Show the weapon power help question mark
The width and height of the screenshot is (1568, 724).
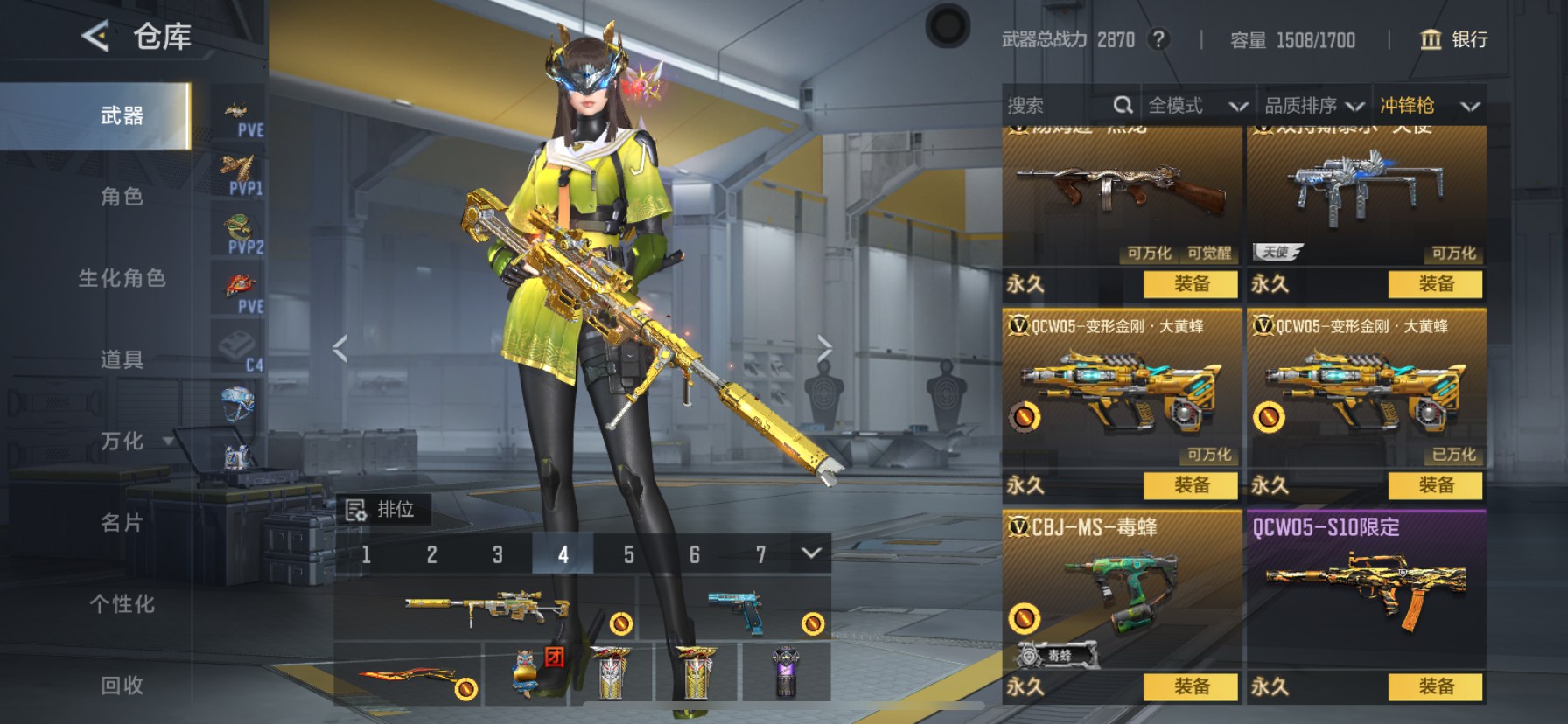coord(1158,39)
